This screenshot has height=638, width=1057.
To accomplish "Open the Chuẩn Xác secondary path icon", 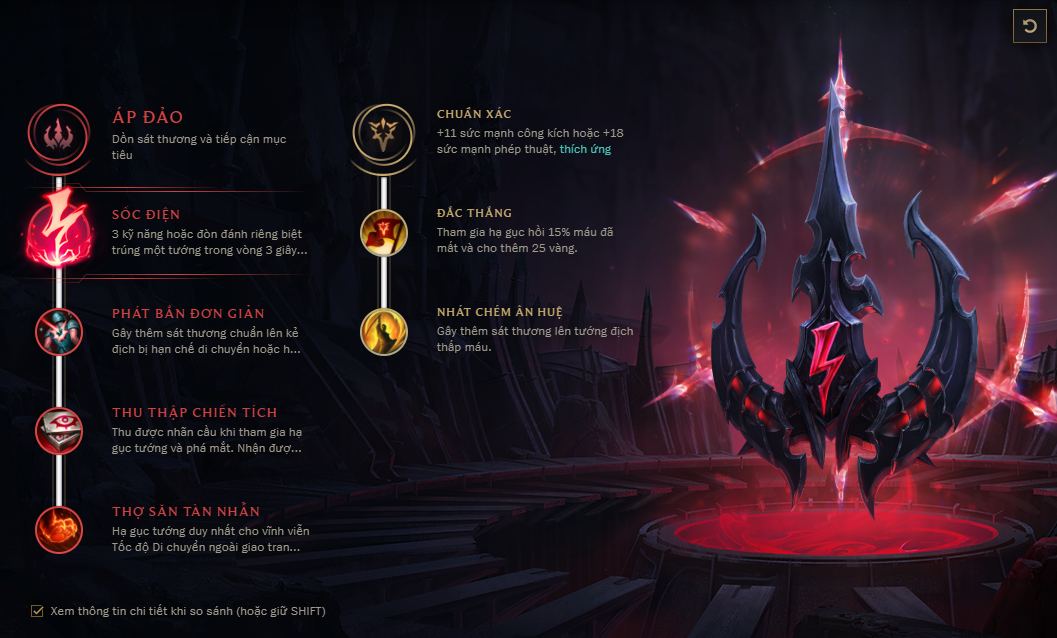I will (x=383, y=132).
